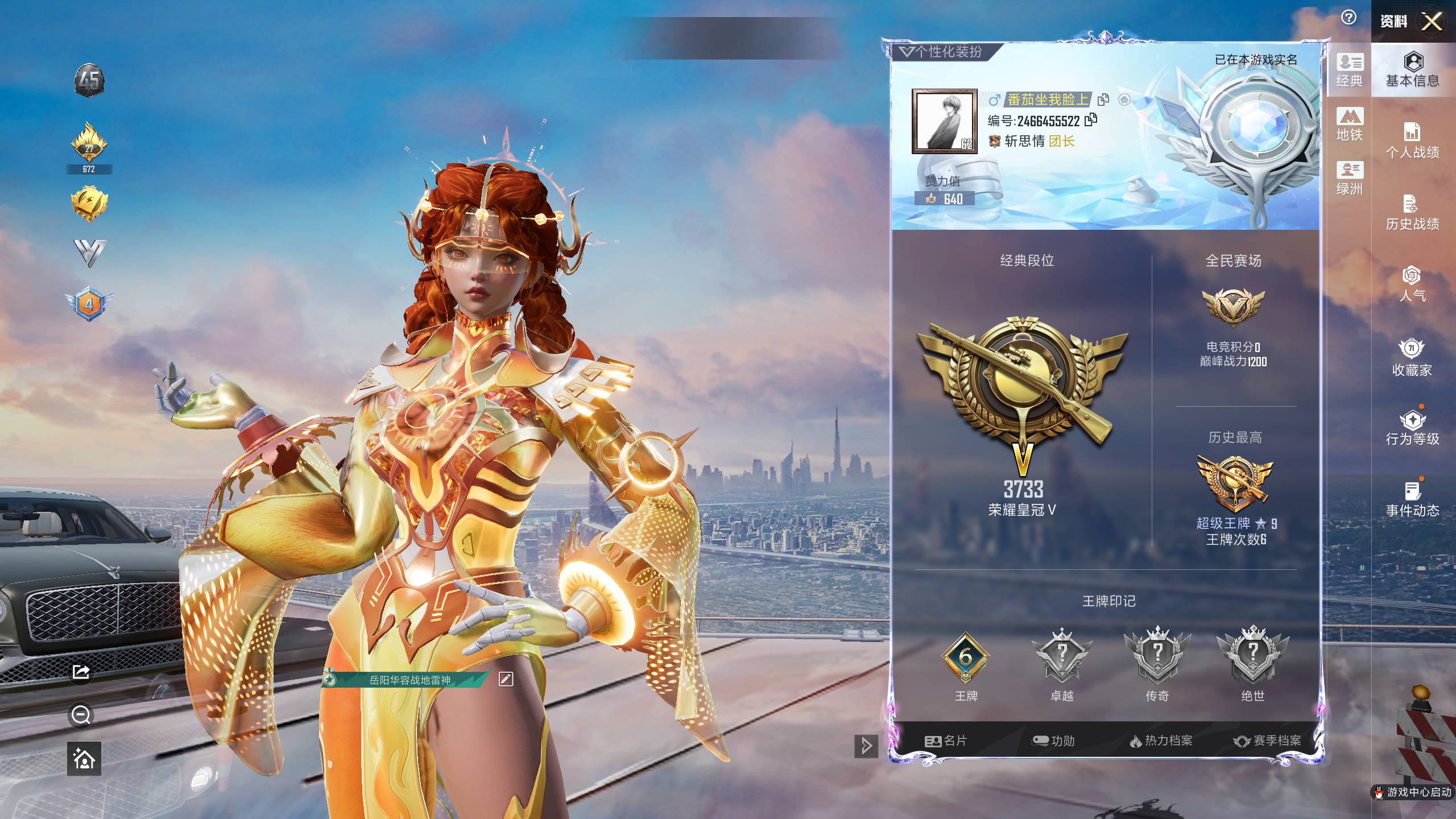This screenshot has height=819, width=1456.
Task: Open 事件动态 event feed
Action: click(x=1413, y=499)
